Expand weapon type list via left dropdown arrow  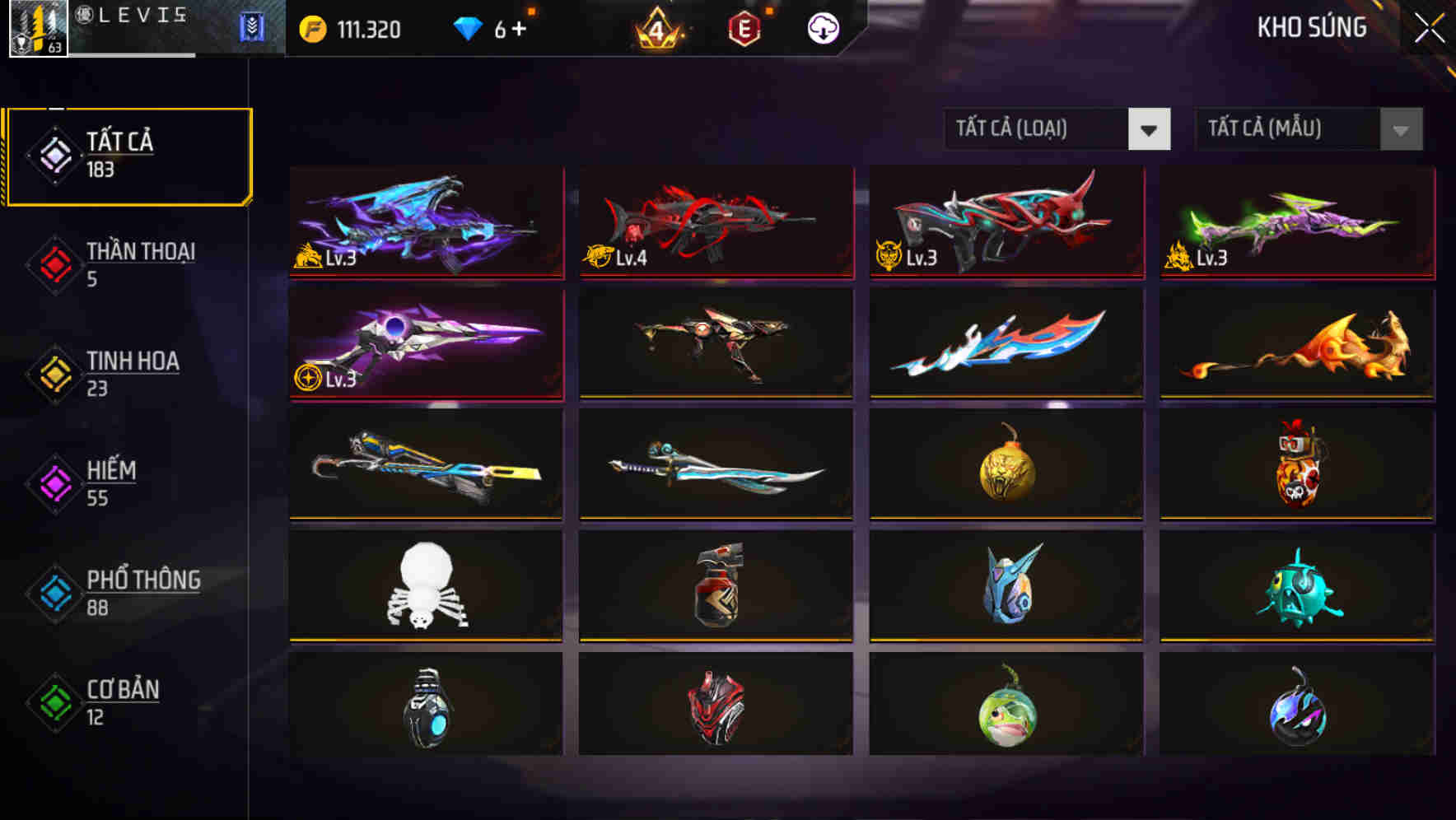tap(1150, 129)
